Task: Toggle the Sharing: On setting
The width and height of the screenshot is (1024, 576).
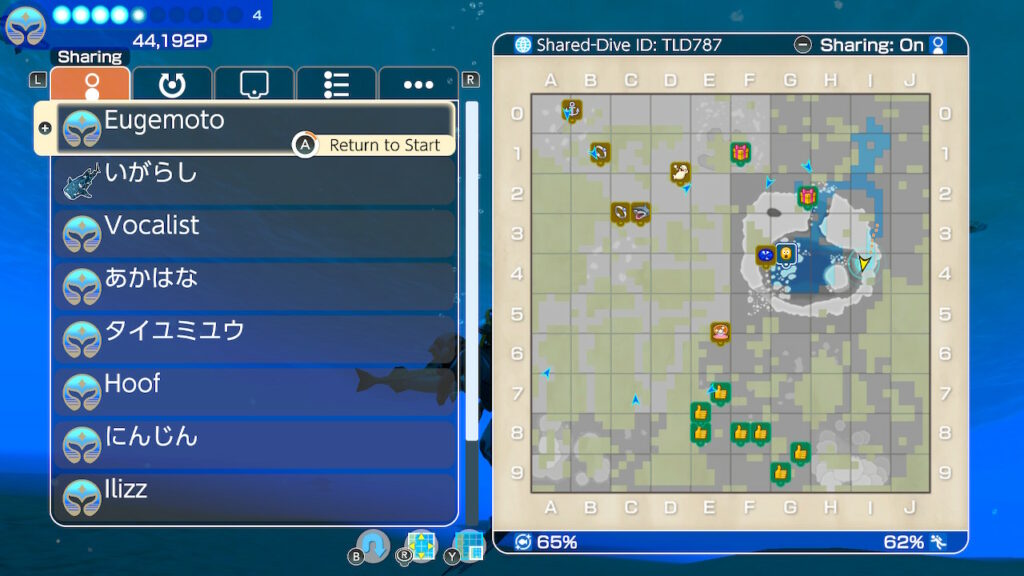Action: (871, 45)
